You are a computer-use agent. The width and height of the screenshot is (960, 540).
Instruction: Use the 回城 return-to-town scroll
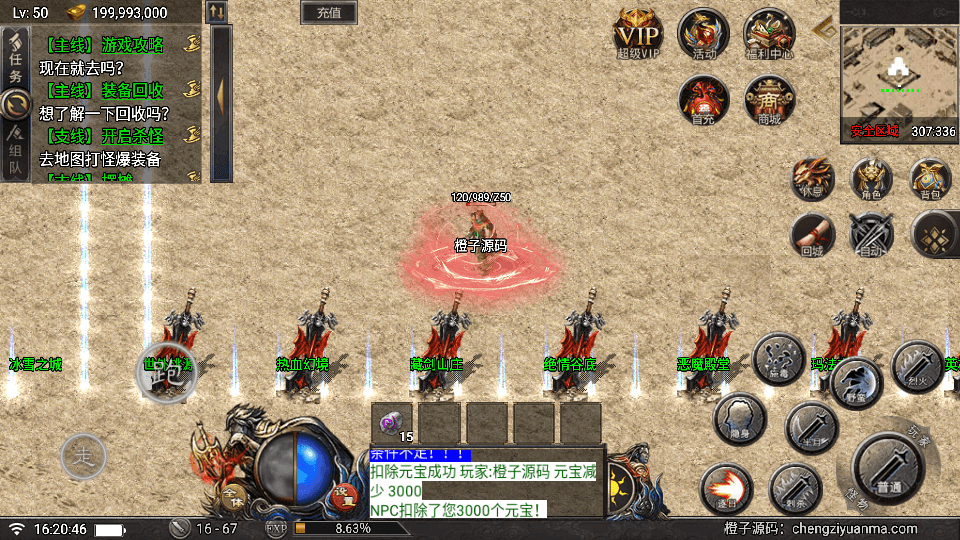coord(812,235)
